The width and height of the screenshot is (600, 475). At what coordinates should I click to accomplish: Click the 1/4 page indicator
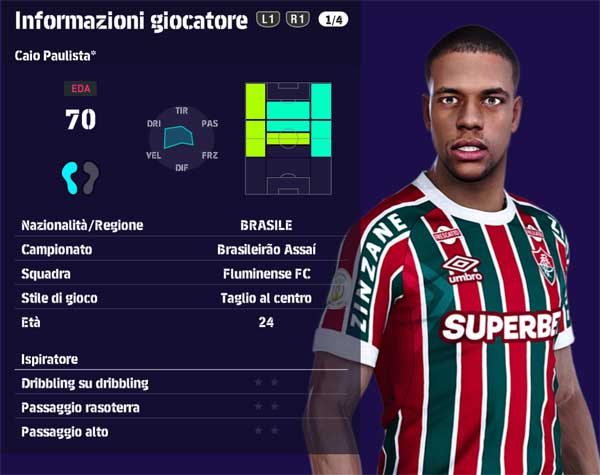[x=333, y=19]
